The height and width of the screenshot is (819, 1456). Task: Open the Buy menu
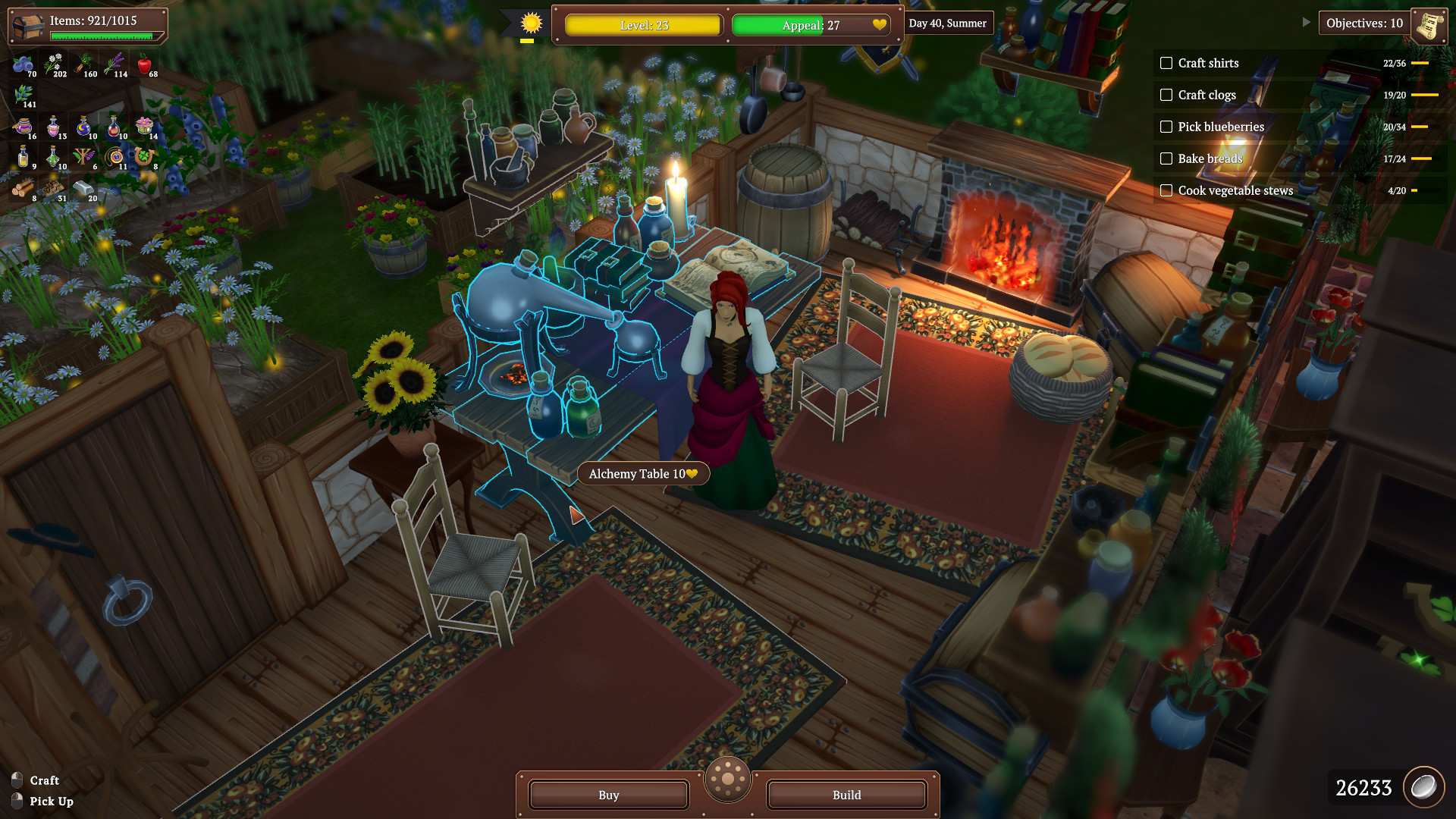608,795
